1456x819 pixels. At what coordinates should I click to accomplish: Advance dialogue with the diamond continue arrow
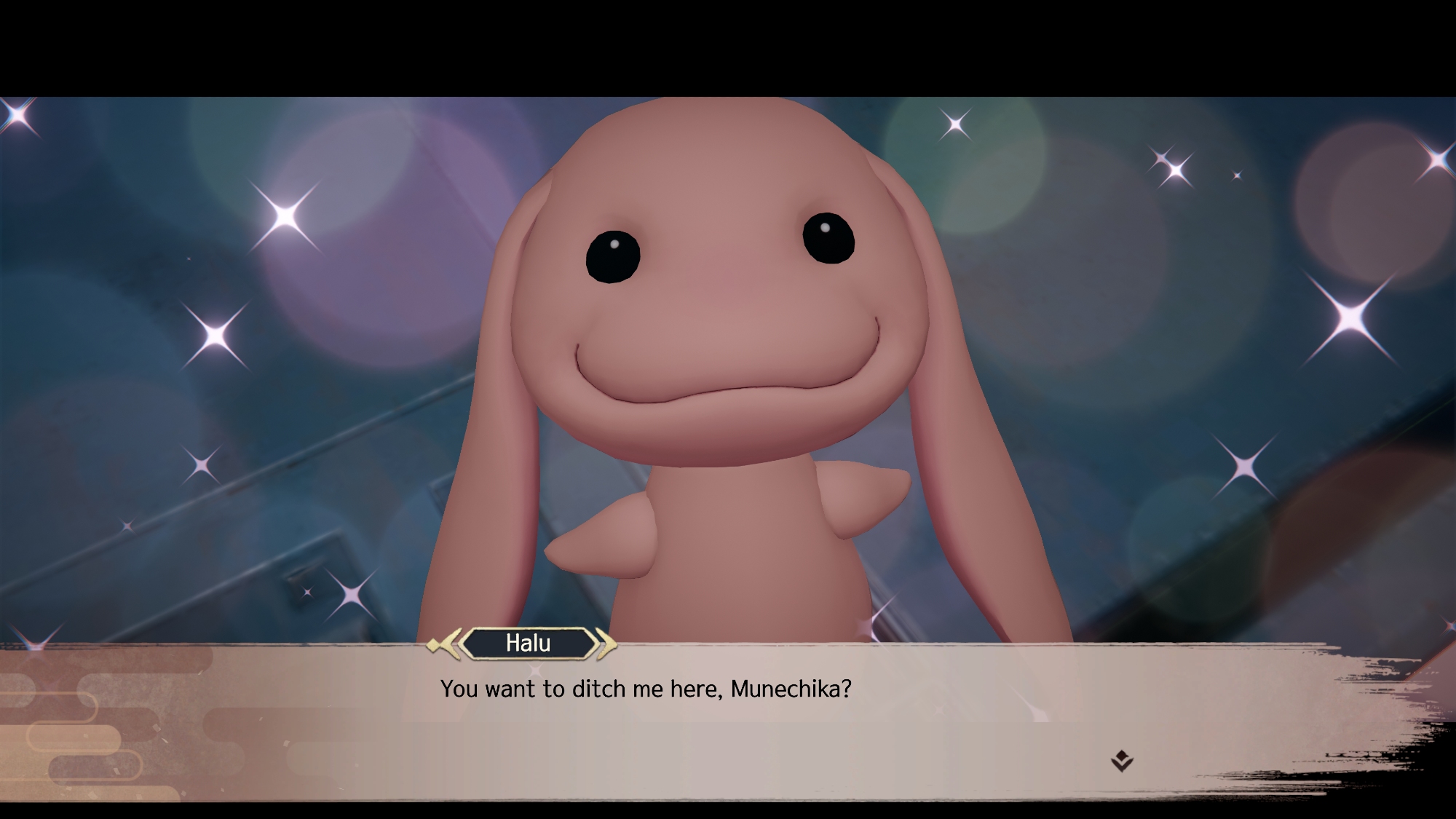1122,761
